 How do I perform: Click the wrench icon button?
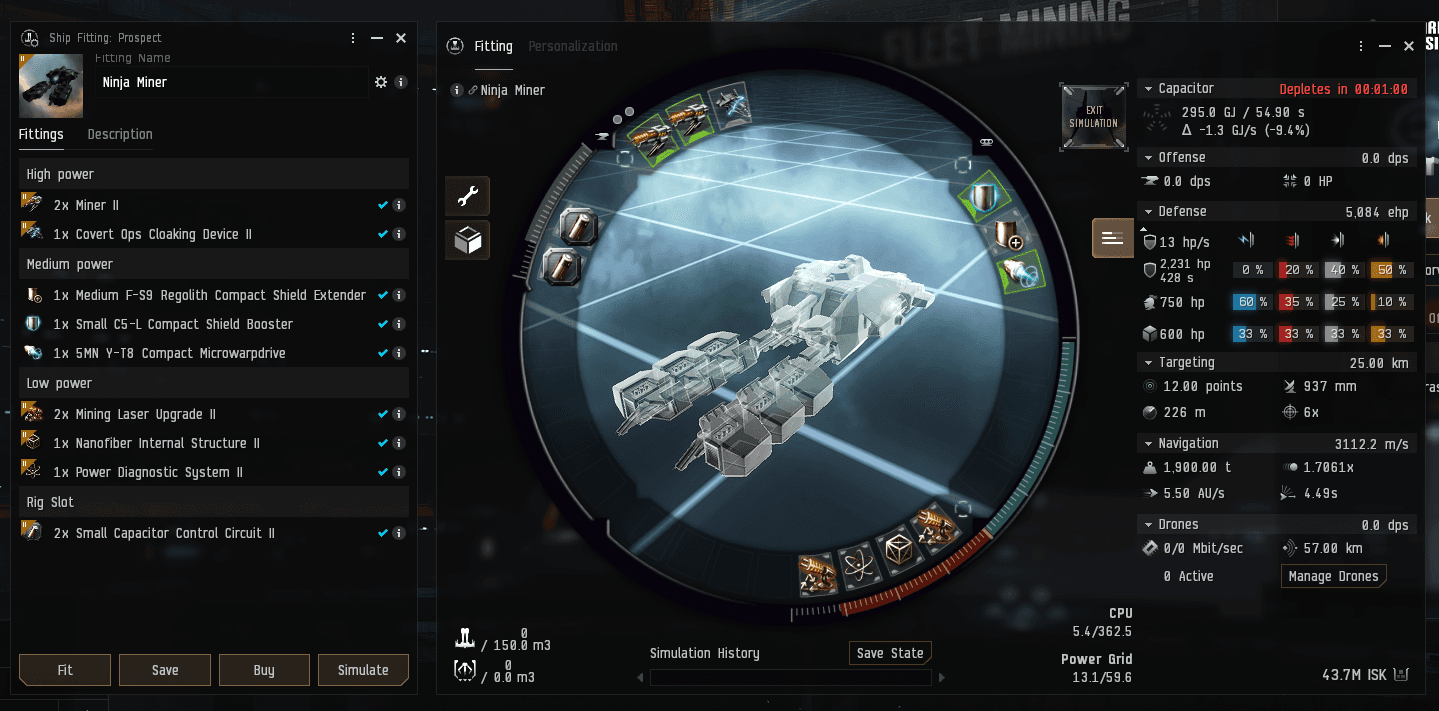click(x=467, y=197)
